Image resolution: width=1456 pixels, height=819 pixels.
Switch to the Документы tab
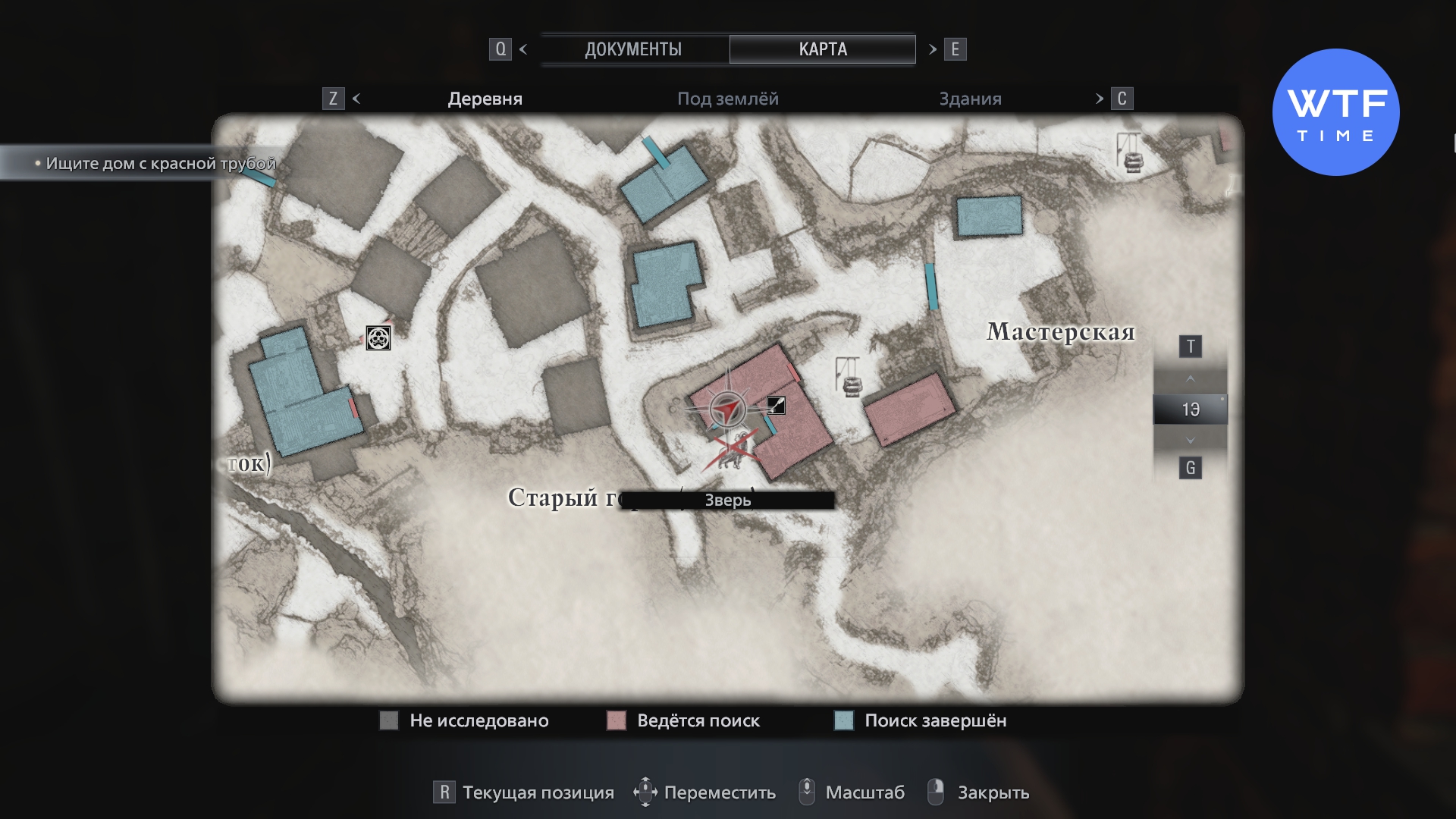pyautogui.click(x=633, y=49)
